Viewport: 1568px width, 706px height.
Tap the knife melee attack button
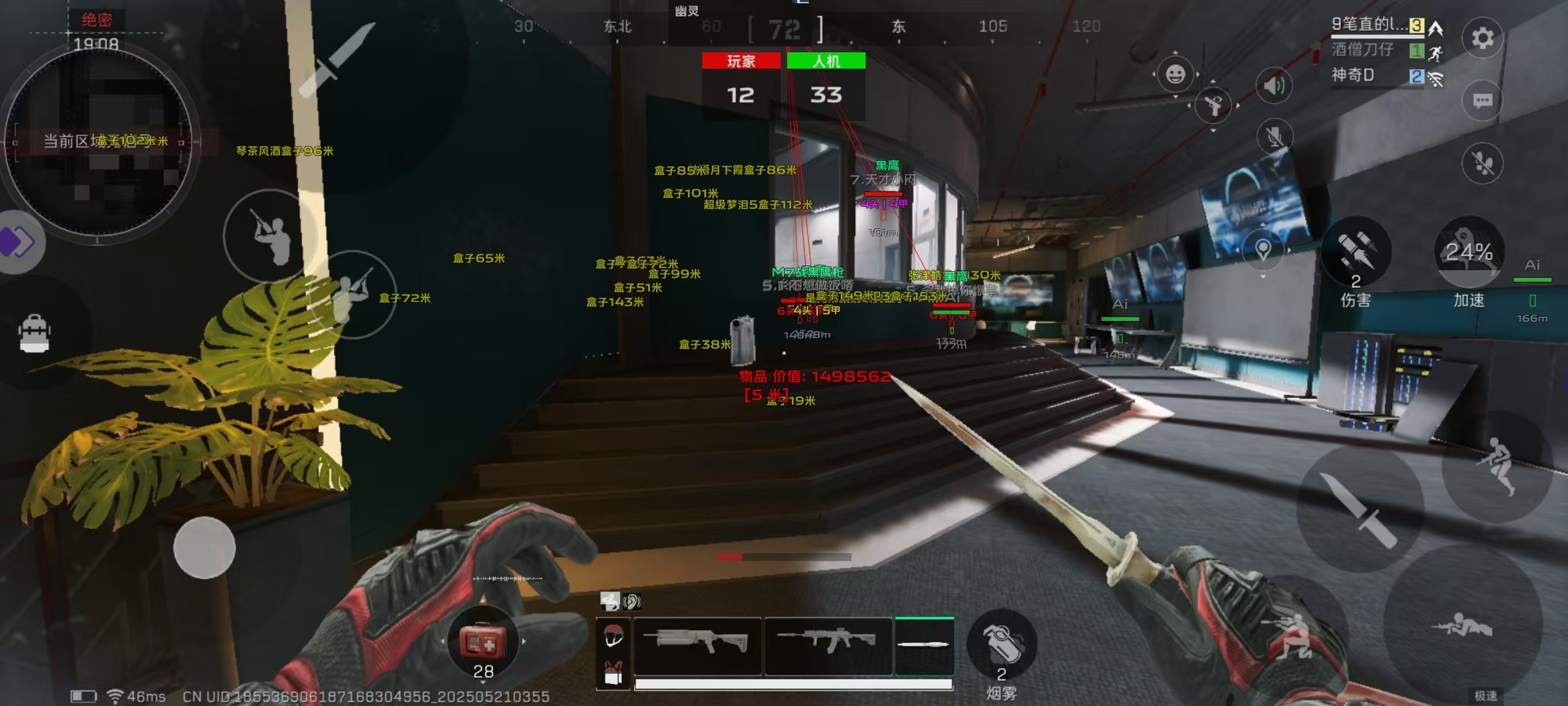coord(1359,510)
